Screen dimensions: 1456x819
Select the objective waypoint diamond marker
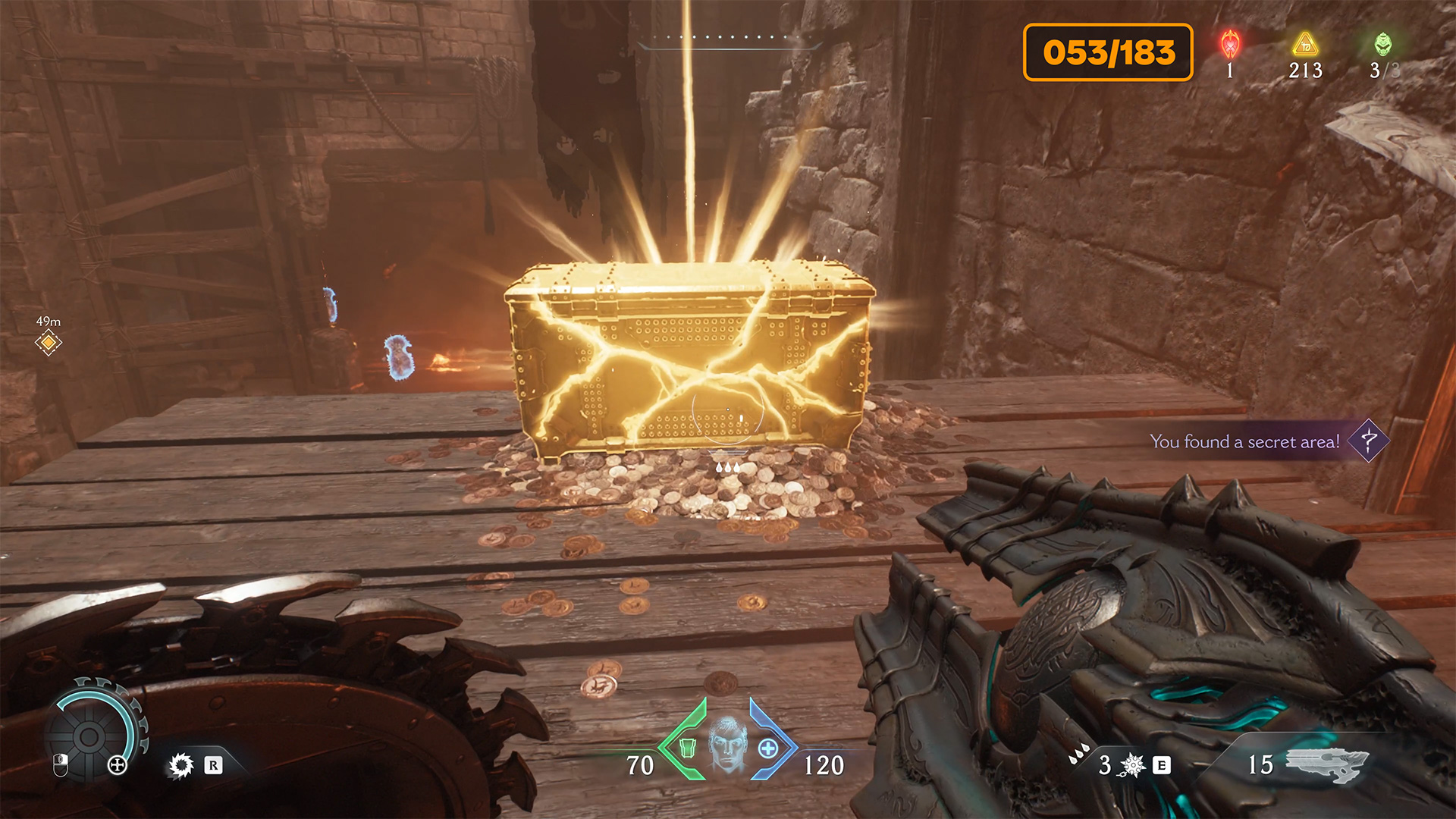coord(48,343)
